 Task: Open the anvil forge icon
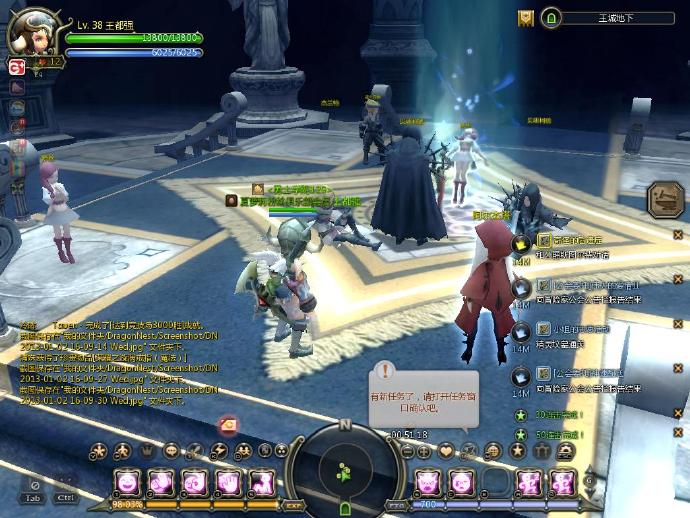tap(664, 200)
